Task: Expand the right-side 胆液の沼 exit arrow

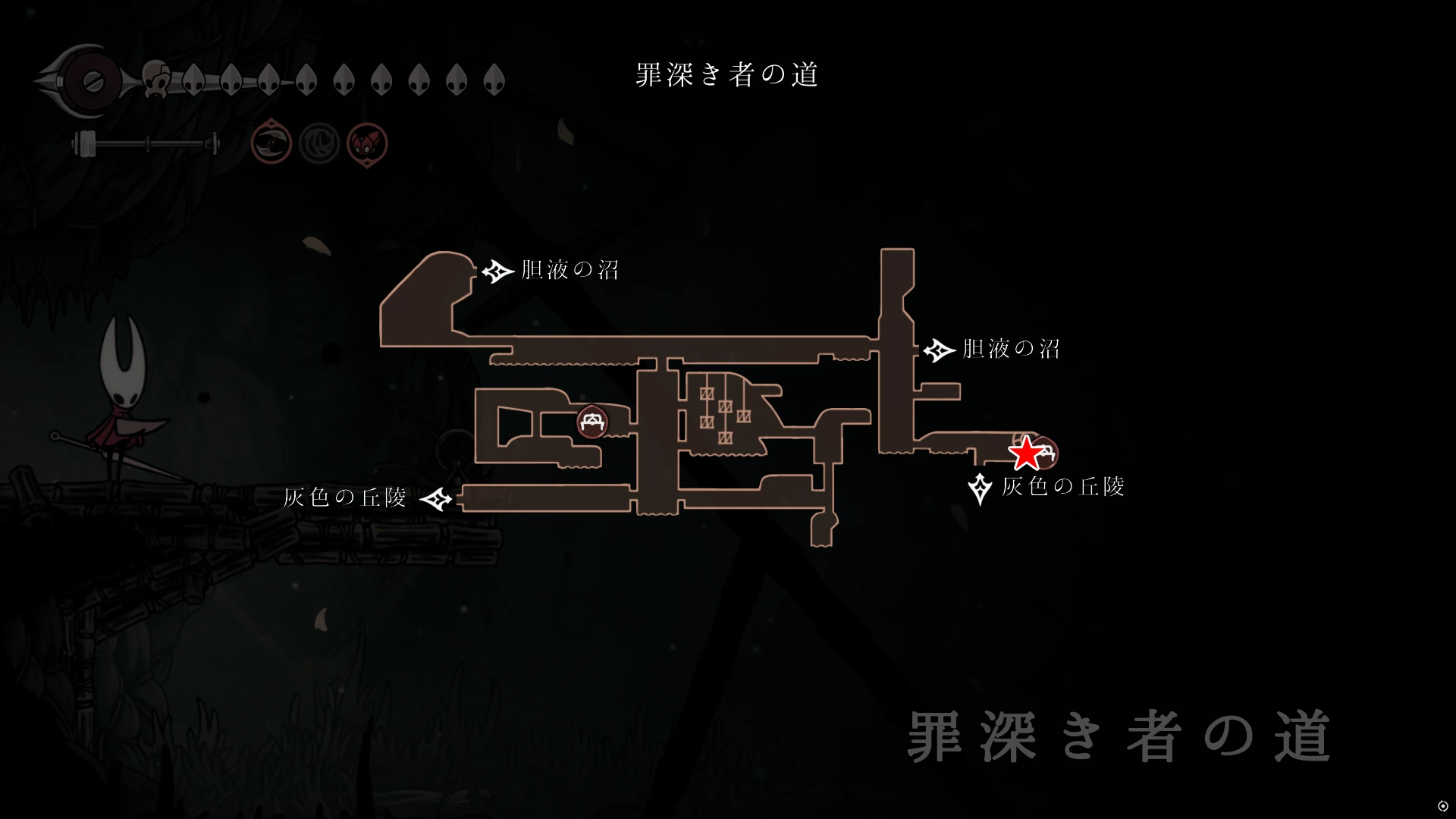Action: point(938,350)
